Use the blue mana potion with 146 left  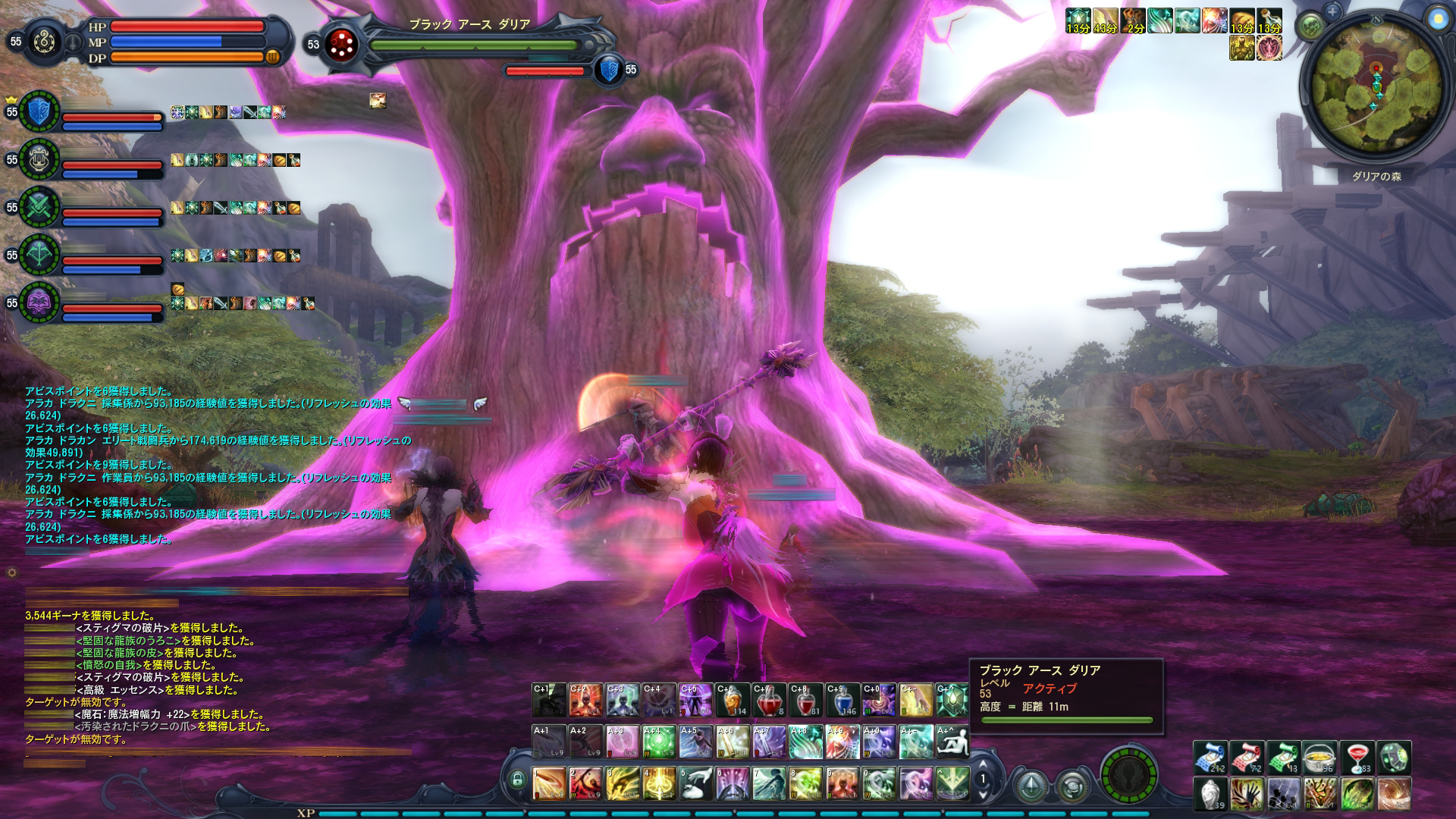coord(842,700)
